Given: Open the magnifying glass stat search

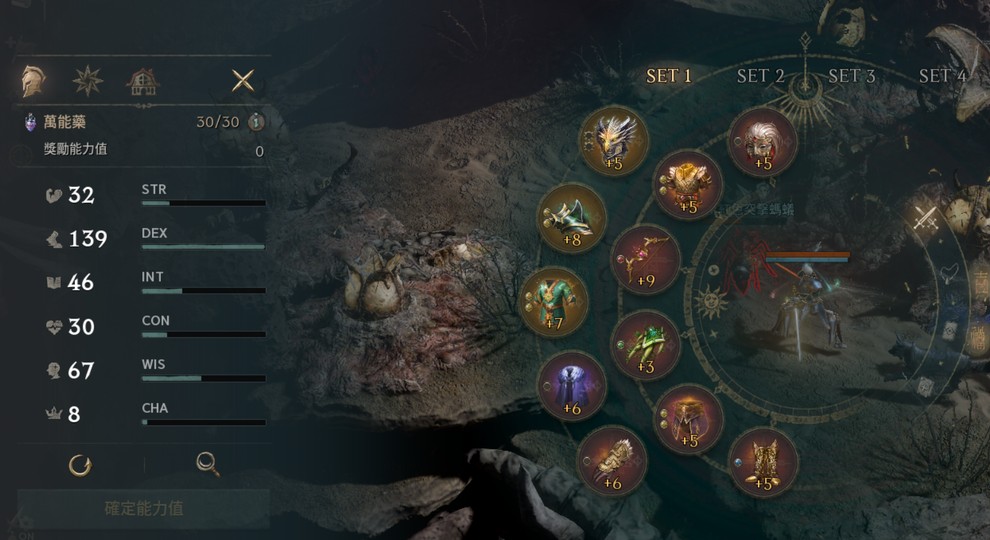Looking at the screenshot, I should pos(207,464).
